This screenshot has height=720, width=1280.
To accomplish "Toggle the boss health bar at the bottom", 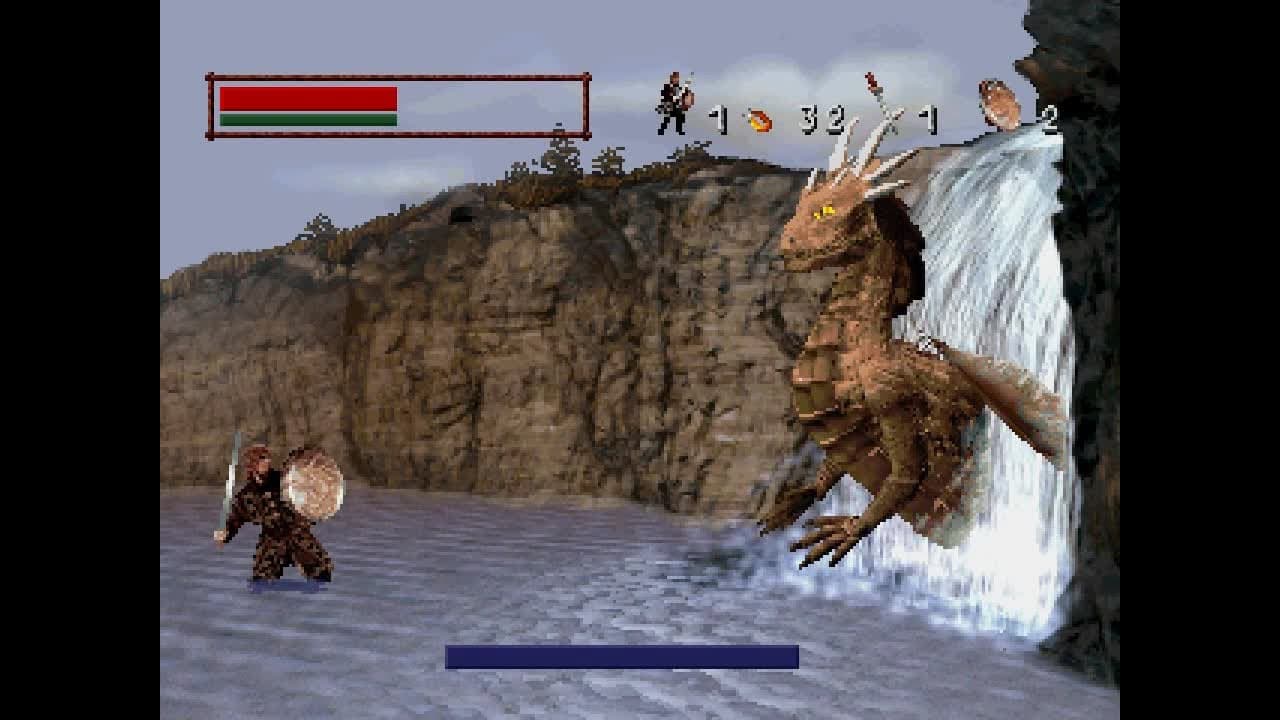I will pos(620,655).
